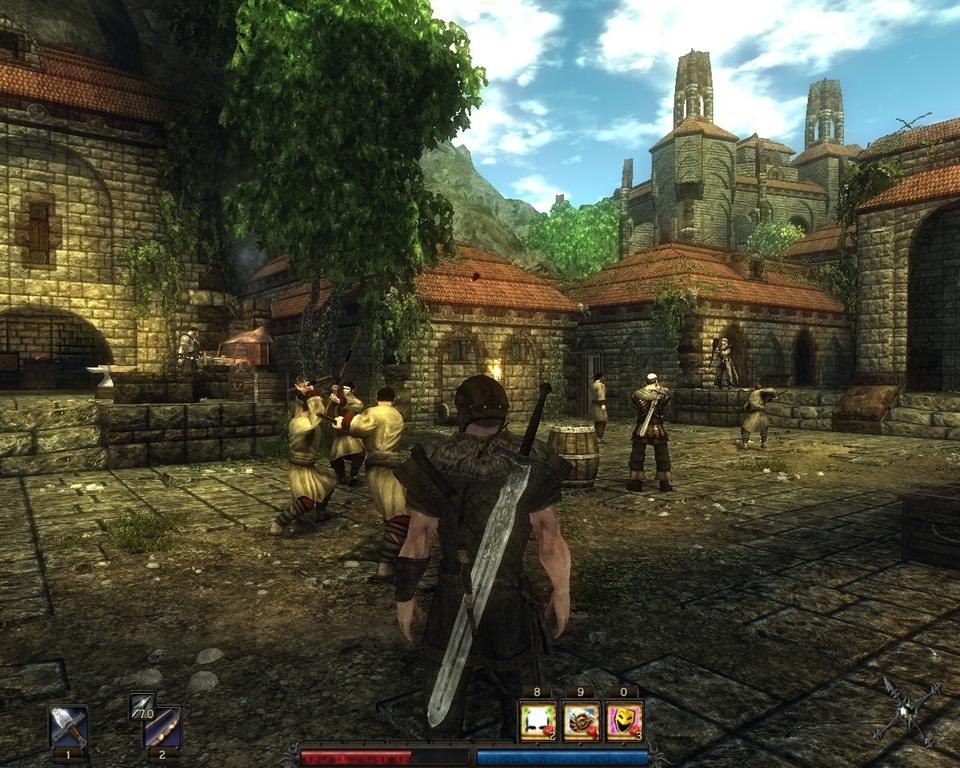
Task: Select the sword weapon slot
Action: point(69,725)
